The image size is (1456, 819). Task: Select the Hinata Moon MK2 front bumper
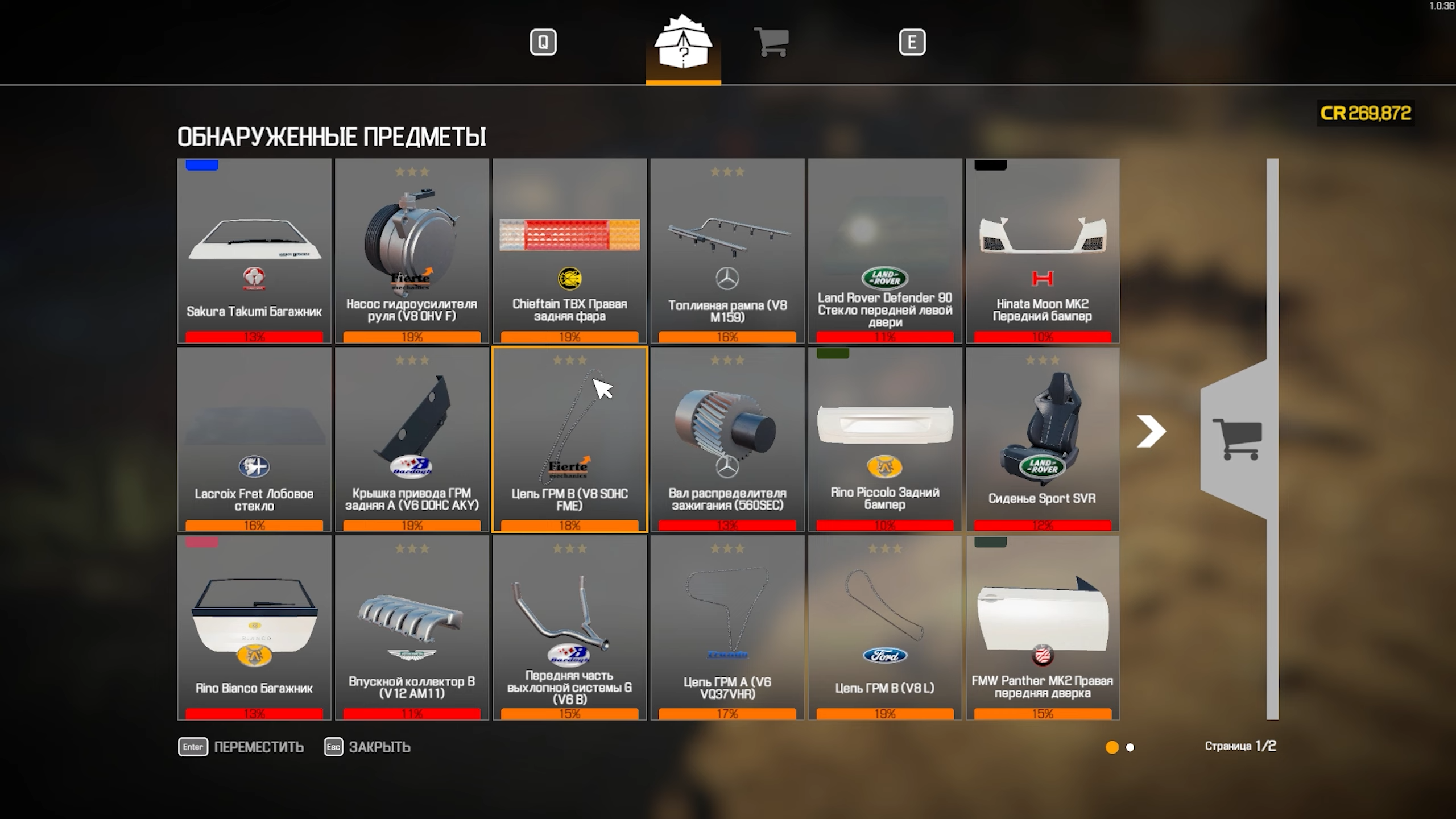[1043, 251]
